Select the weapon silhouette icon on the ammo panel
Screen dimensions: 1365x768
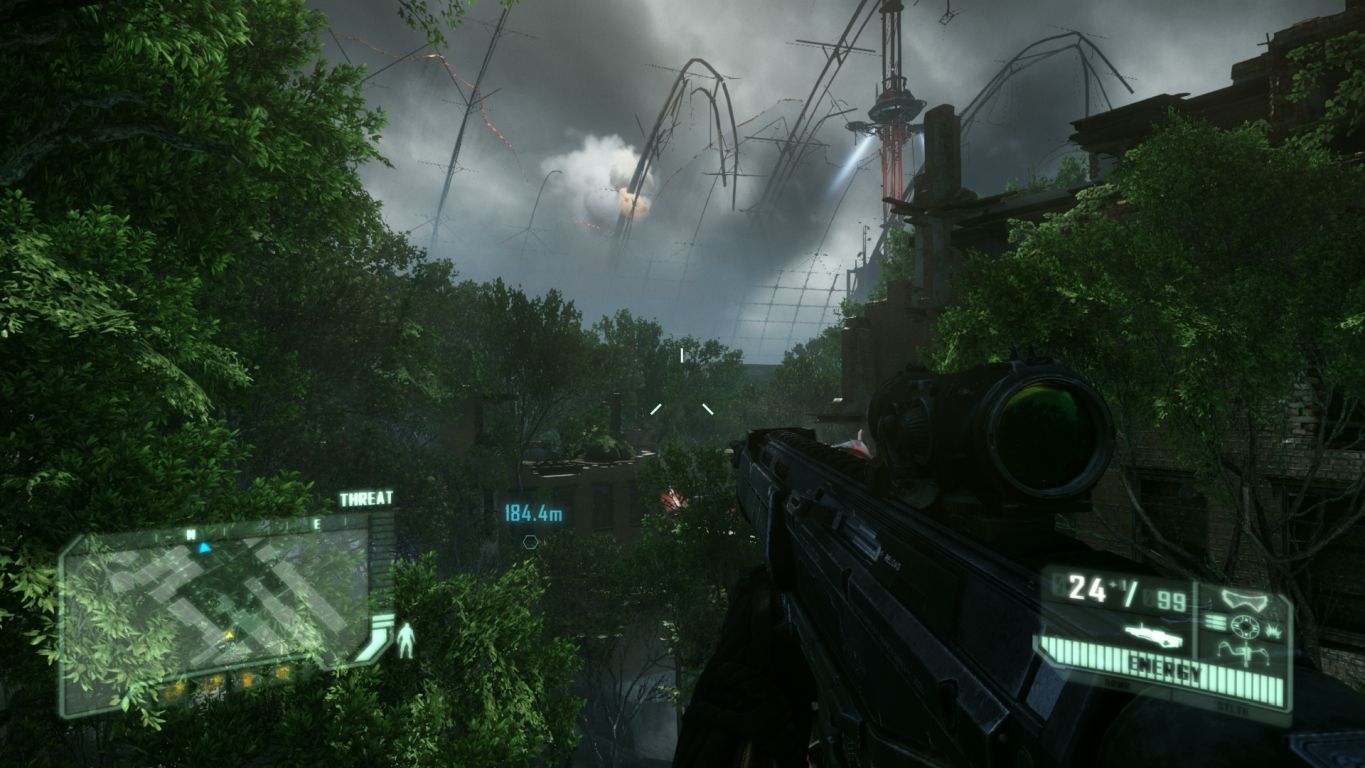tap(1154, 636)
